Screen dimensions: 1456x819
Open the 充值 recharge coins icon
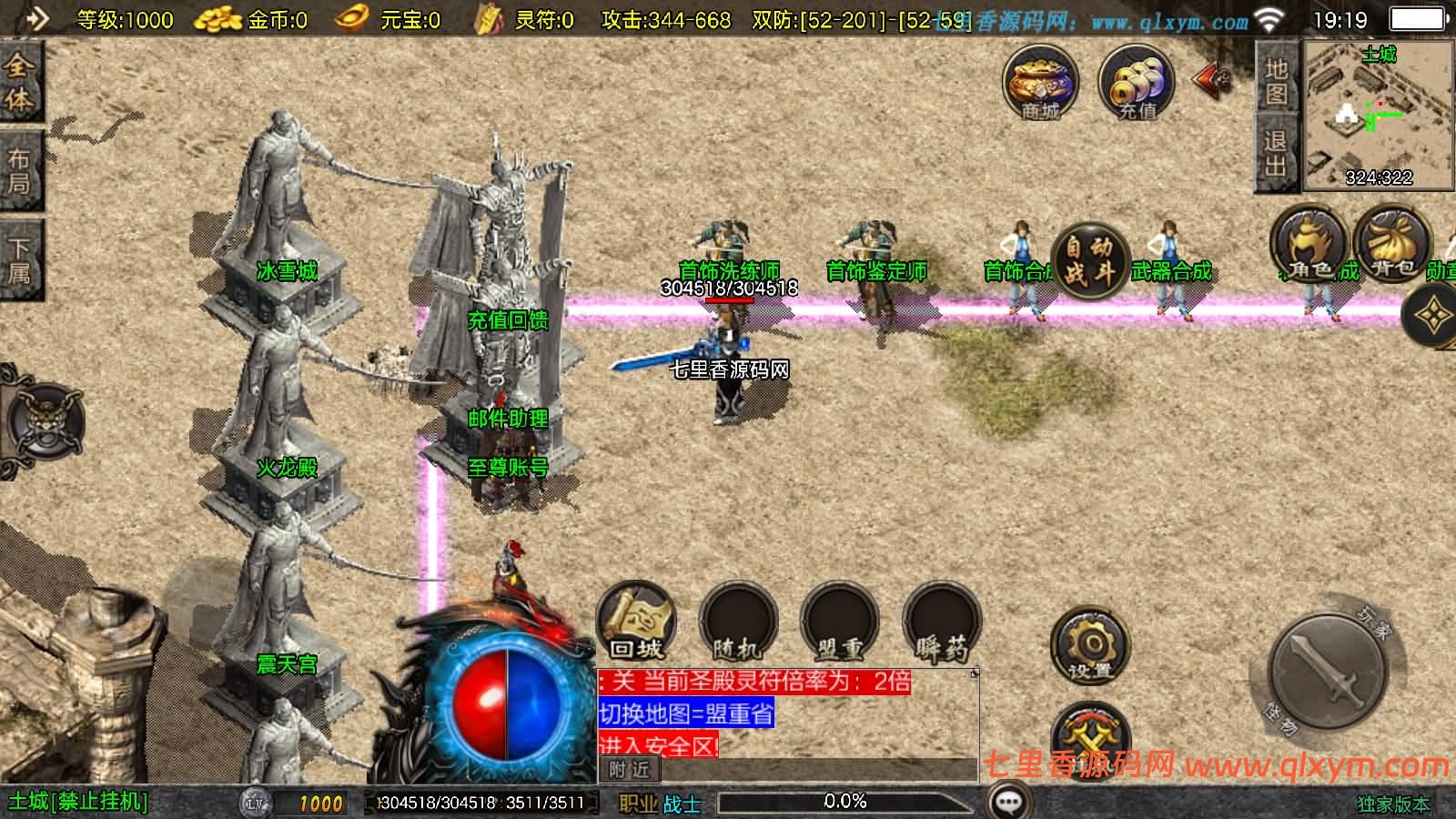[x=1136, y=83]
